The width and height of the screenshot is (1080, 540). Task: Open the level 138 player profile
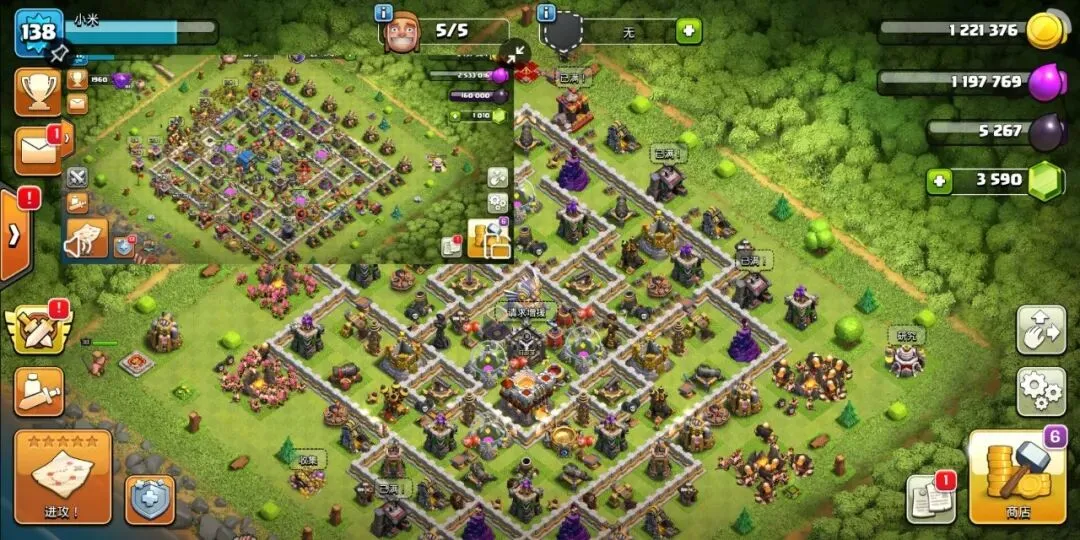[x=37, y=32]
